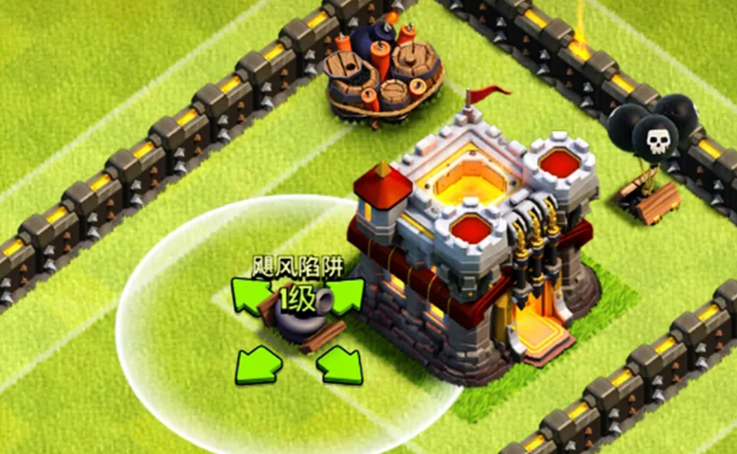The height and width of the screenshot is (454, 737).
Task: Click the upper-left green move arrow
Action: [x=248, y=295]
